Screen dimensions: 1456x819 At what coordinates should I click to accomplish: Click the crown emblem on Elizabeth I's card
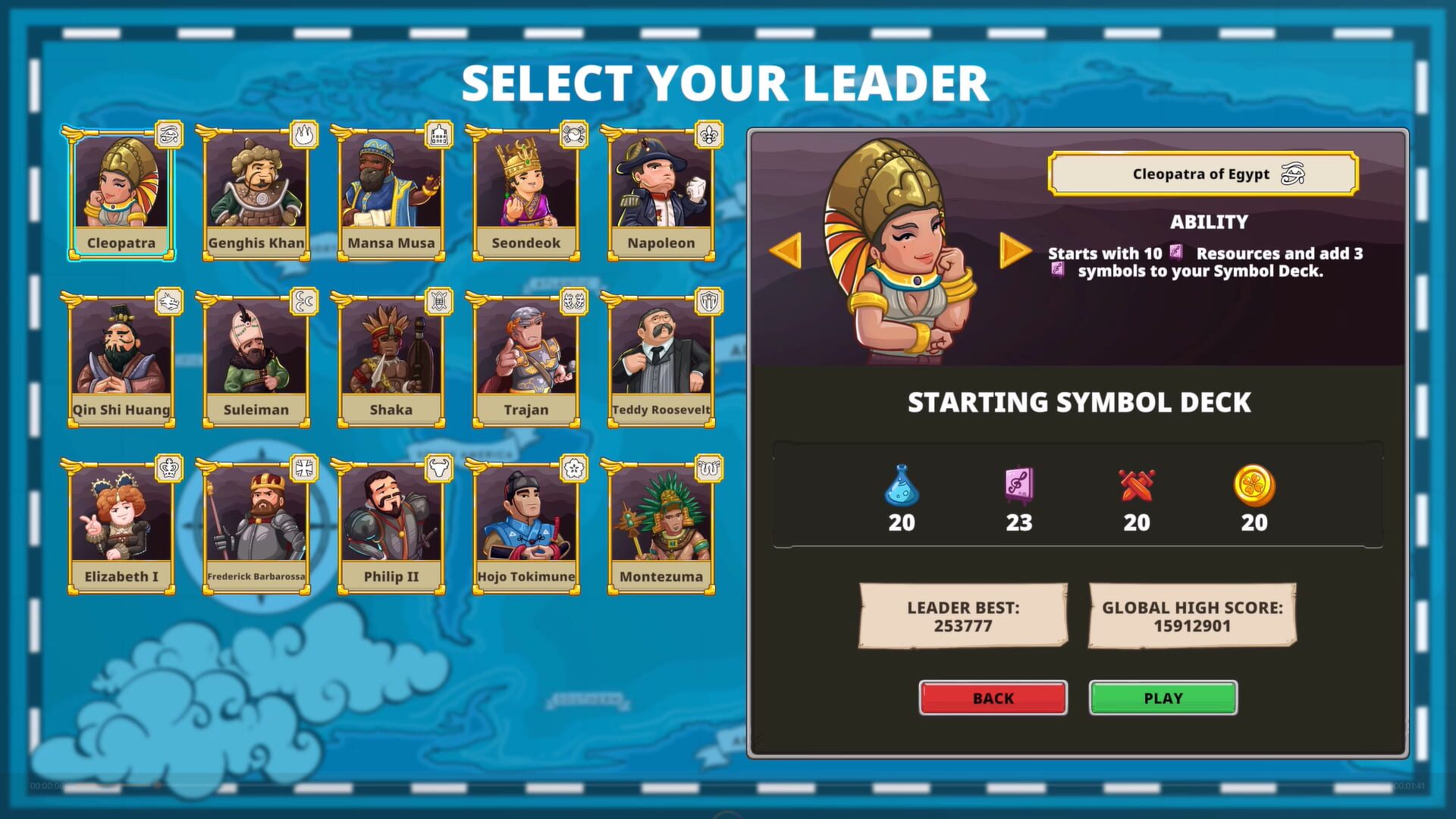coord(168,468)
